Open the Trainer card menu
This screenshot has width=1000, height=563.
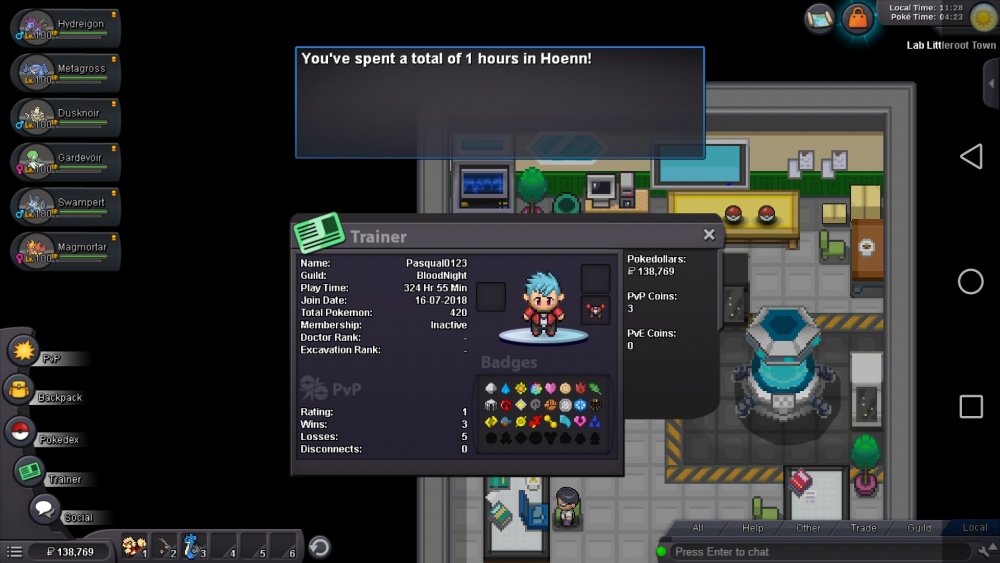pos(28,471)
